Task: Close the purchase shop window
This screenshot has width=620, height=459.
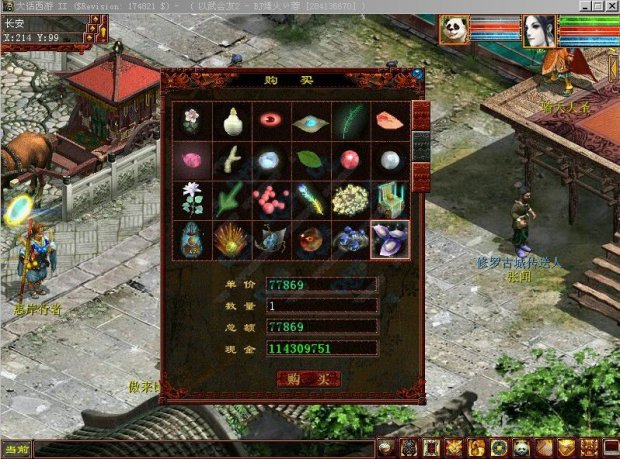Action: point(417,75)
